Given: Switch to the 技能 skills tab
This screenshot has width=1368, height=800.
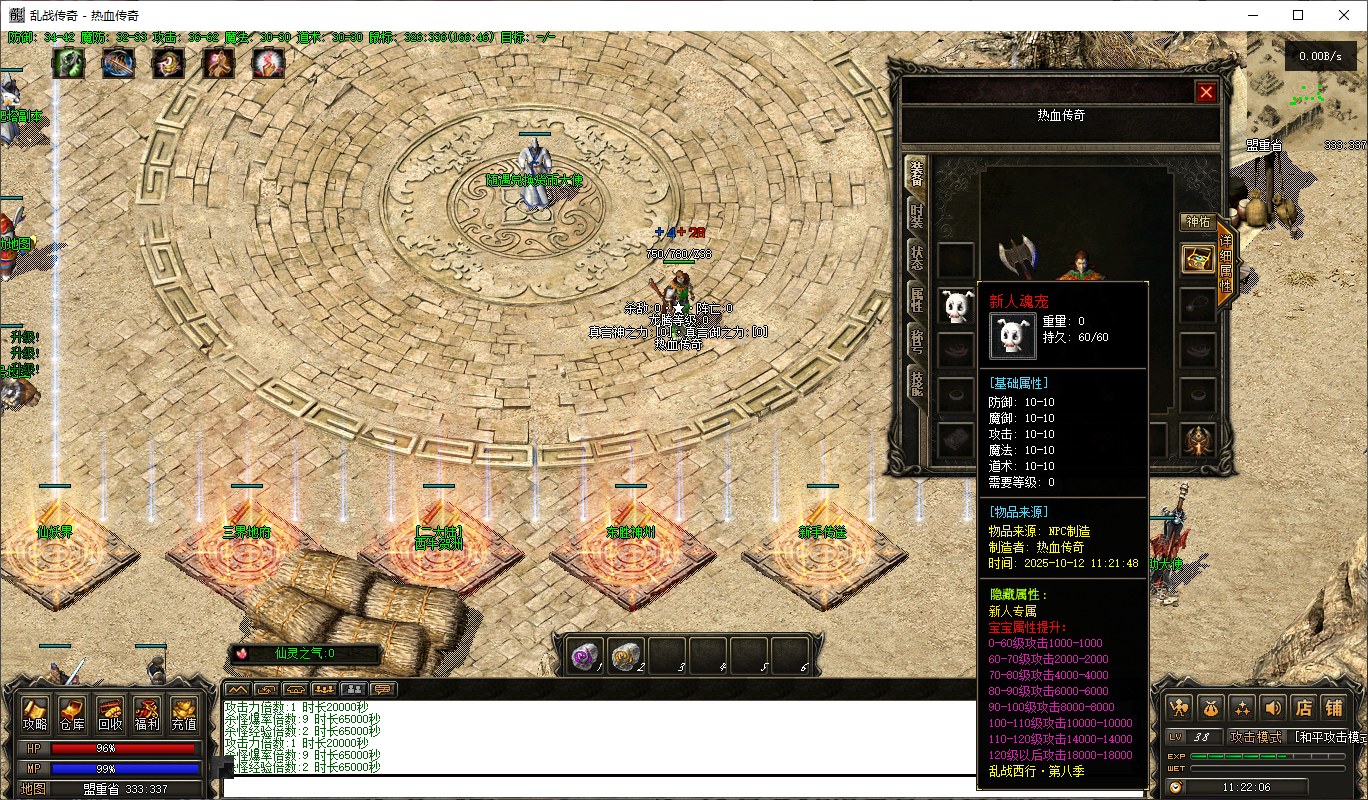Looking at the screenshot, I should [916, 382].
